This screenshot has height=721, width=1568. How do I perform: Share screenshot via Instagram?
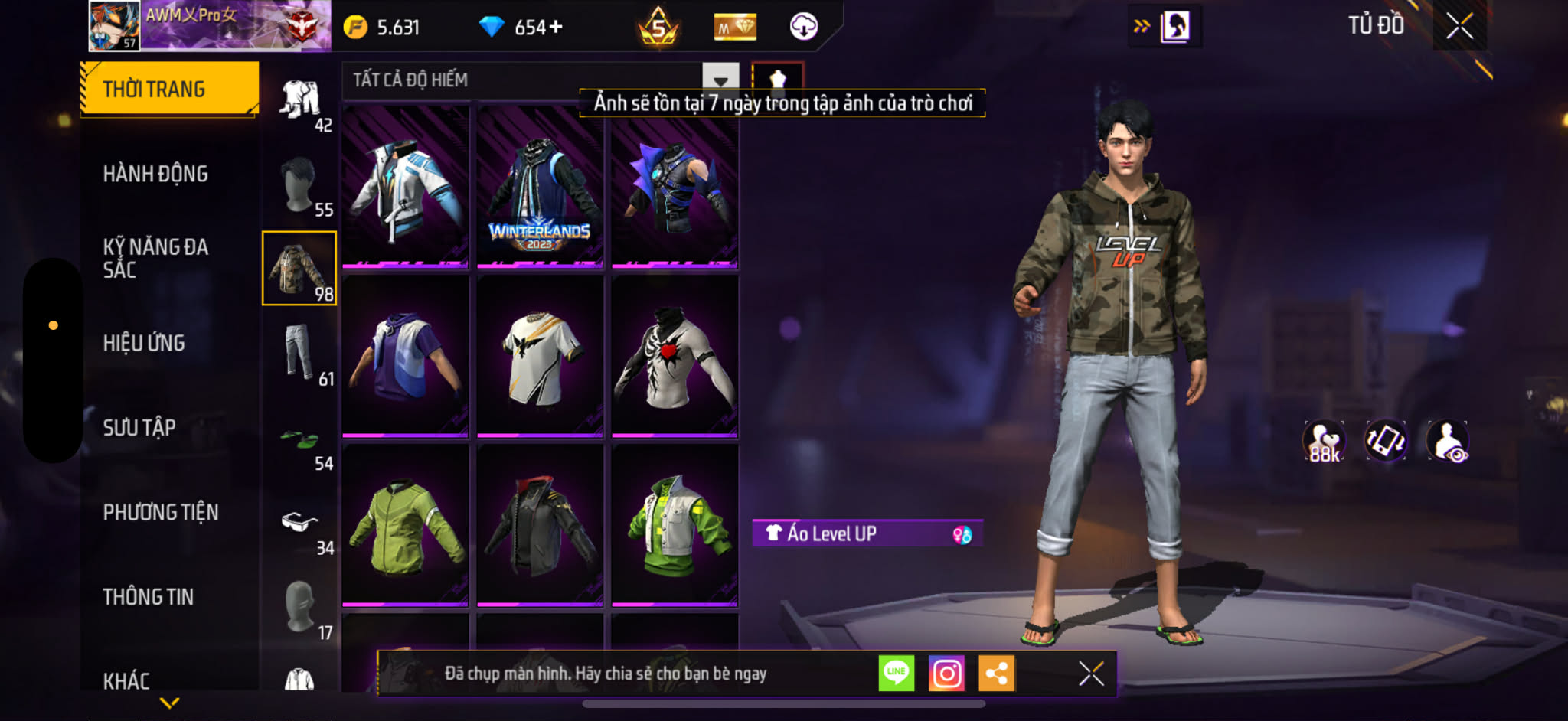[946, 674]
